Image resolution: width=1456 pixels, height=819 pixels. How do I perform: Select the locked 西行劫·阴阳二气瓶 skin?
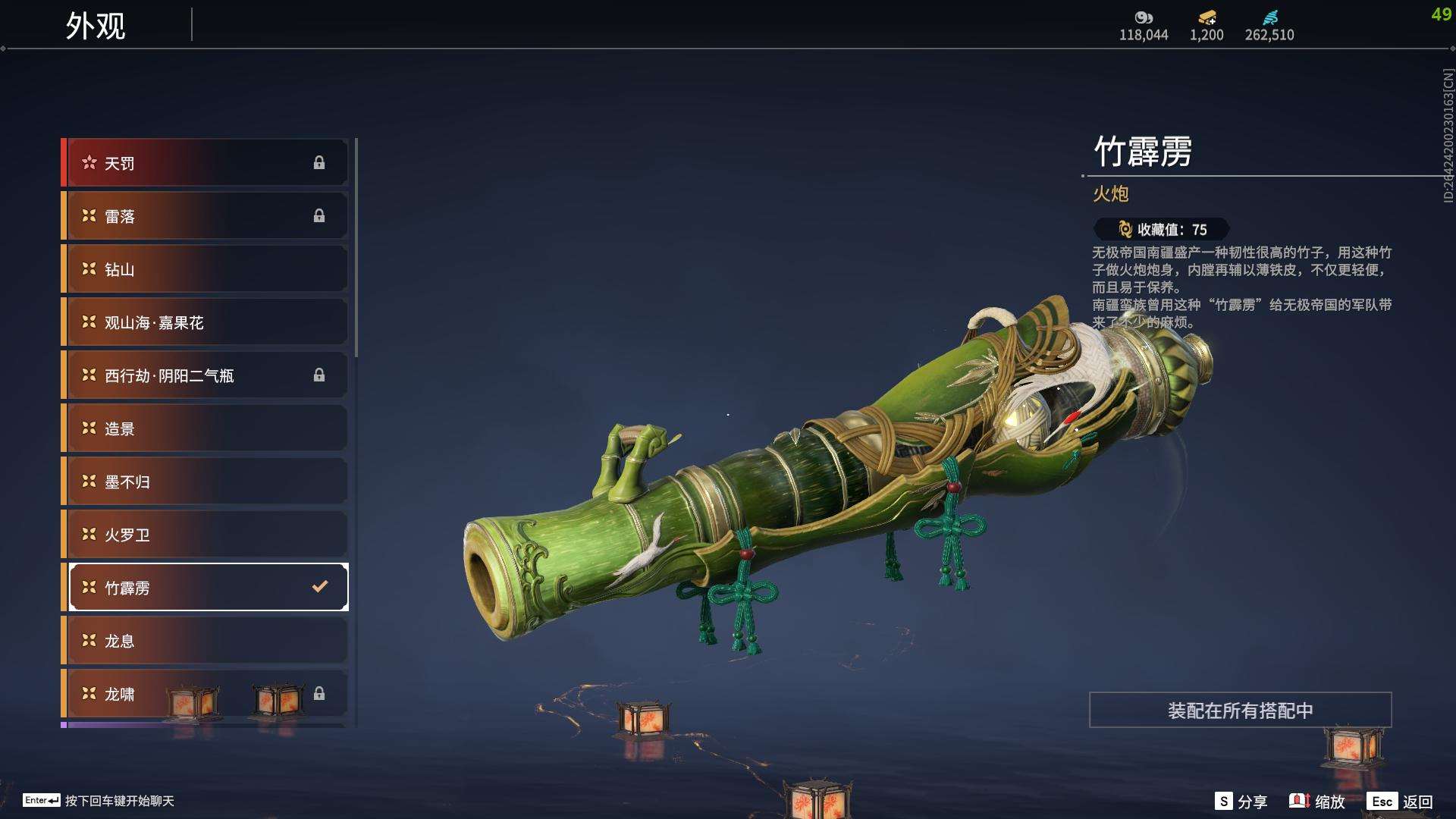[x=206, y=375]
